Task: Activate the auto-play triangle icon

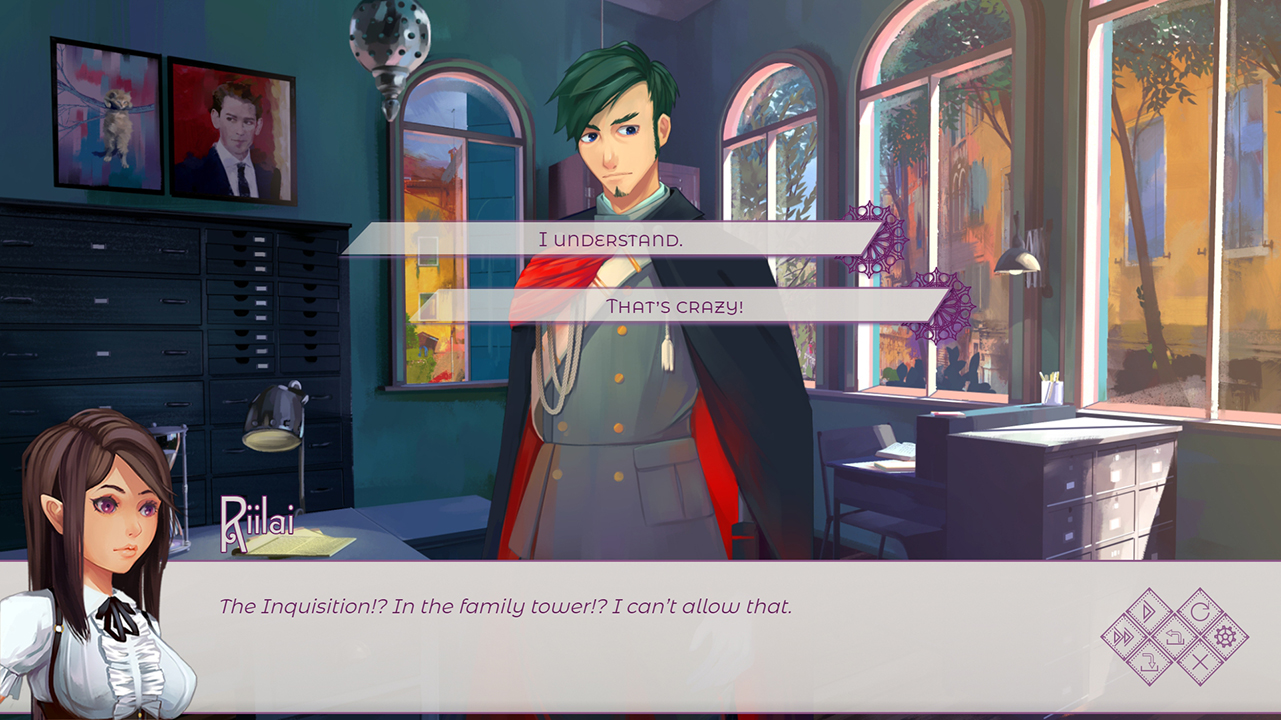Action: click(1149, 611)
